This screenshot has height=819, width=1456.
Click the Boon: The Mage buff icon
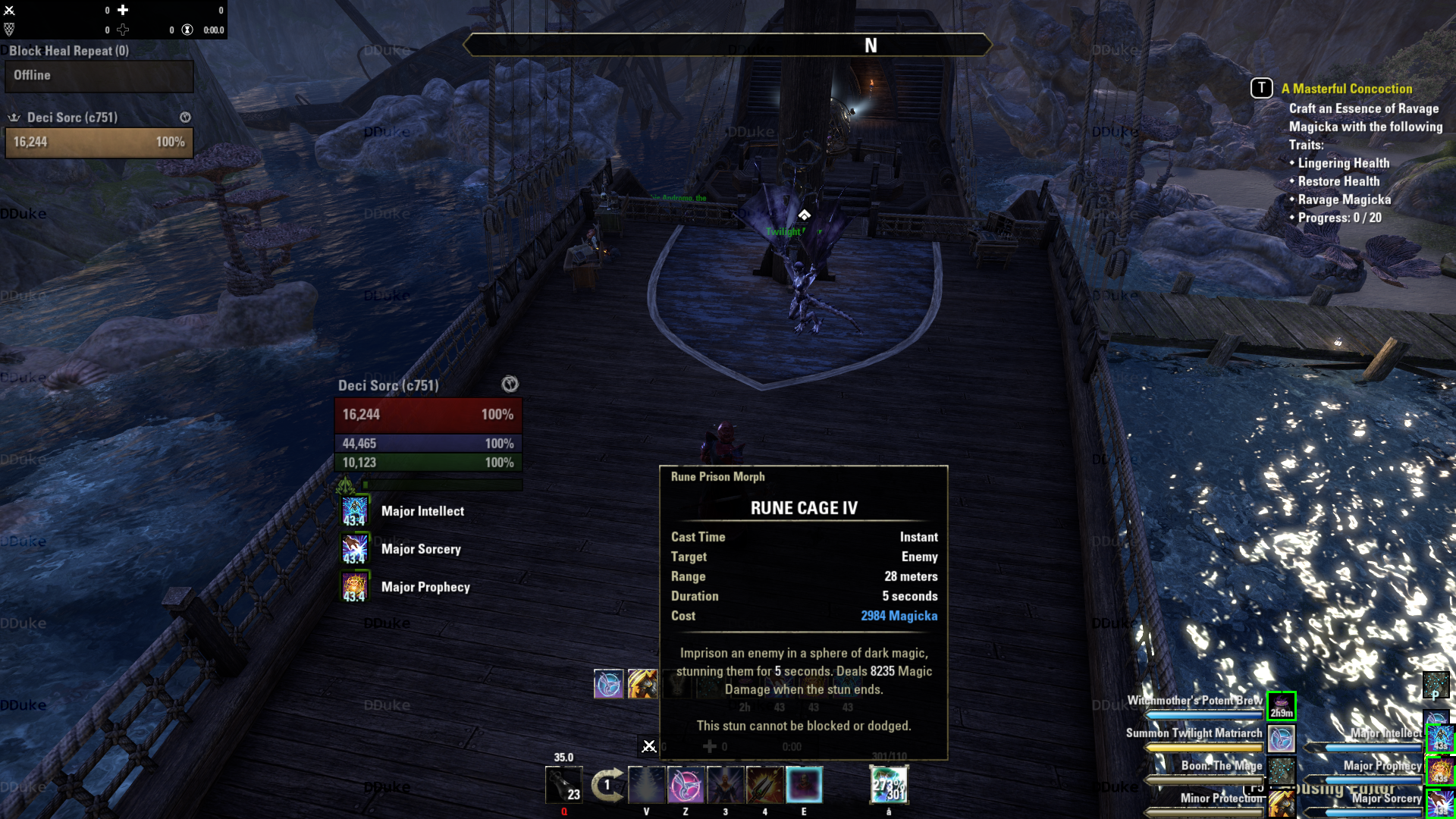[1282, 770]
